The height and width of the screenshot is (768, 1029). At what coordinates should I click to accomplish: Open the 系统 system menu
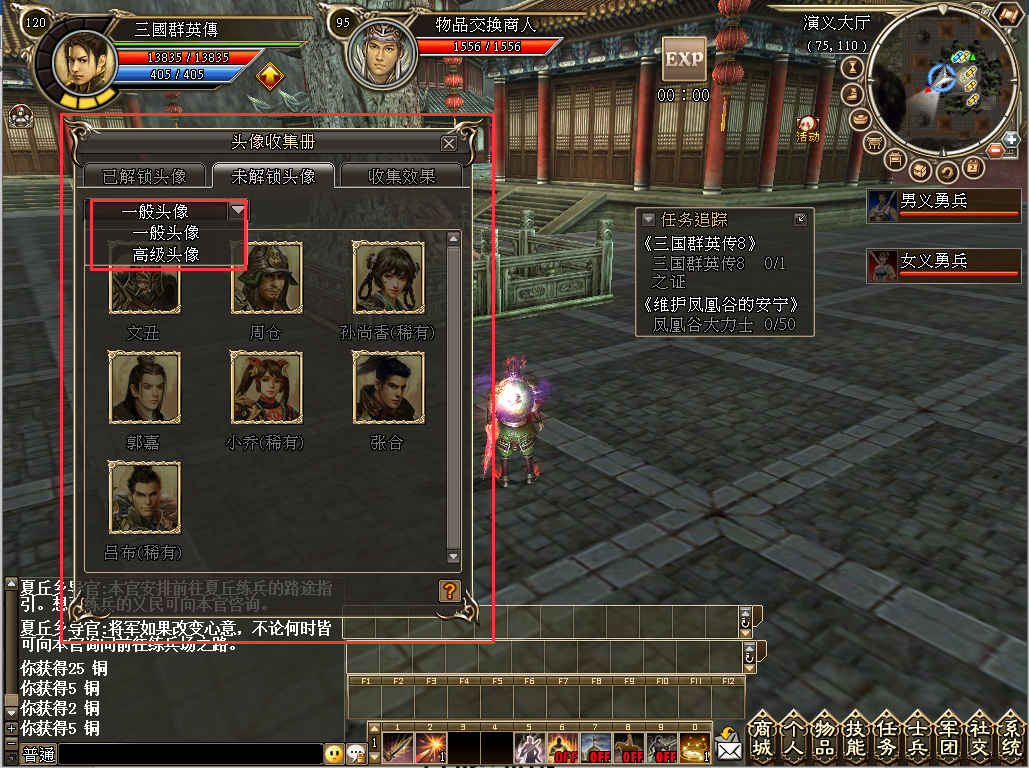pos(1011,737)
